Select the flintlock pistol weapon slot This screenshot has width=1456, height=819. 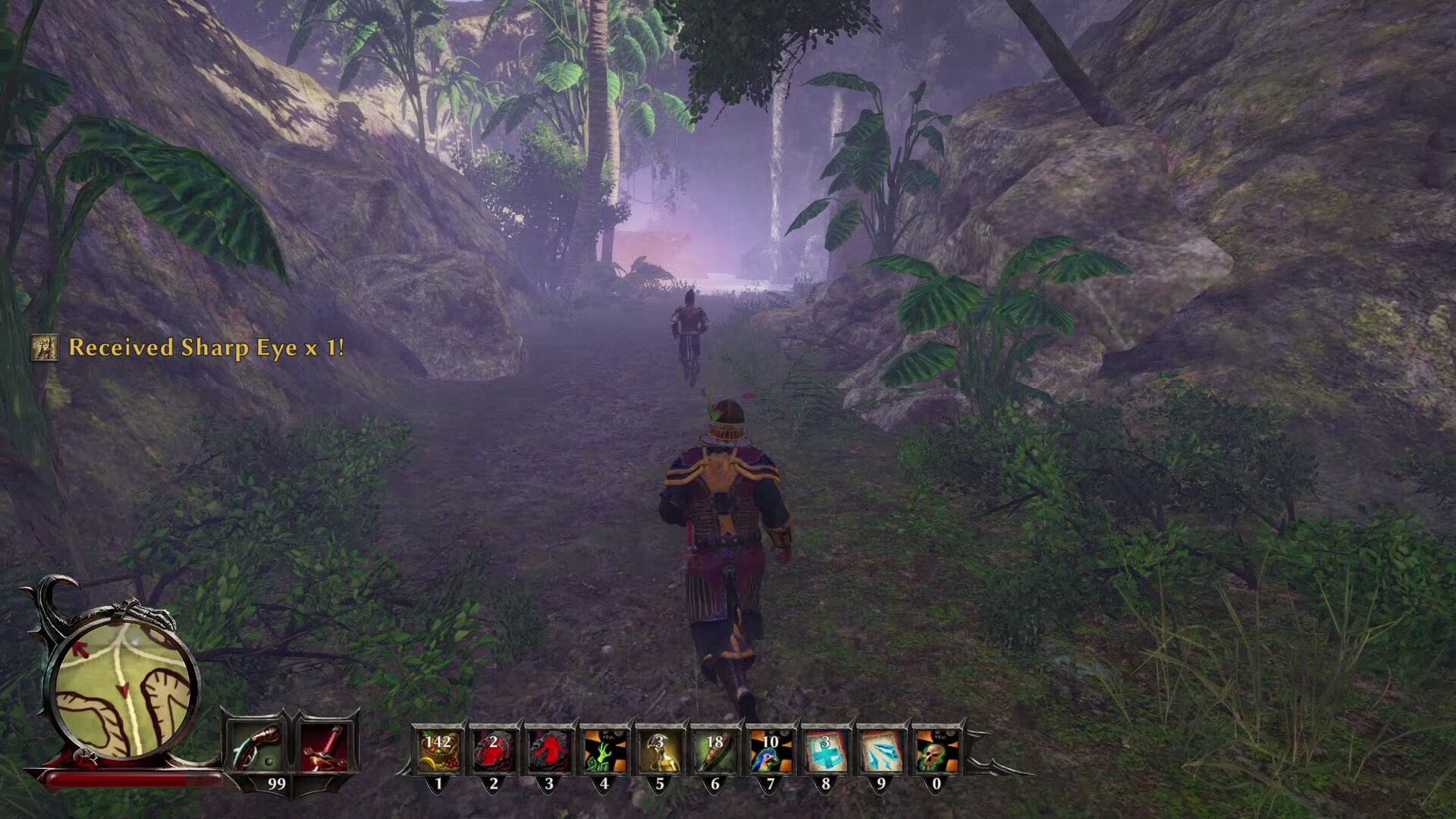tap(256, 748)
